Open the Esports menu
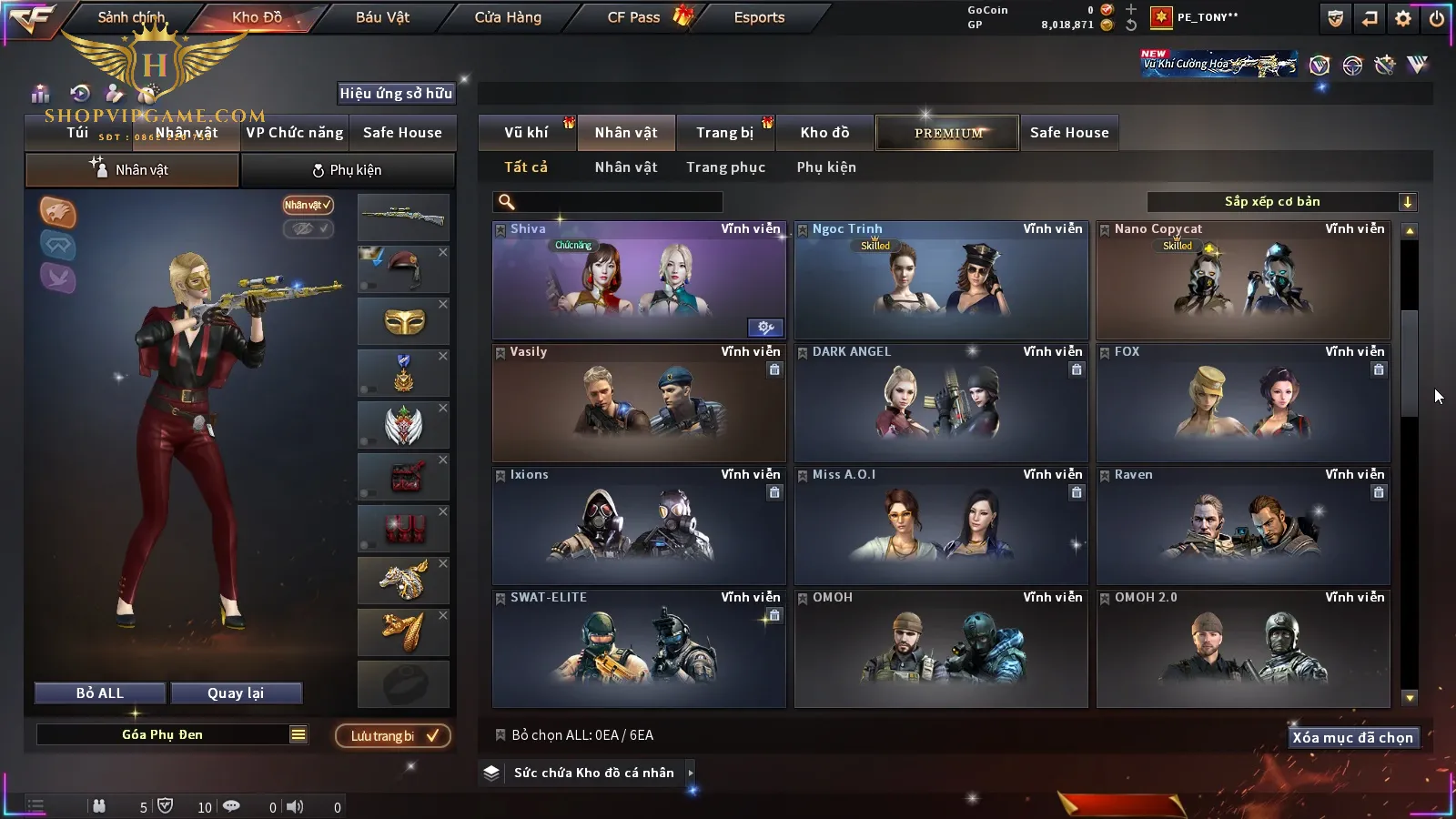 759,17
